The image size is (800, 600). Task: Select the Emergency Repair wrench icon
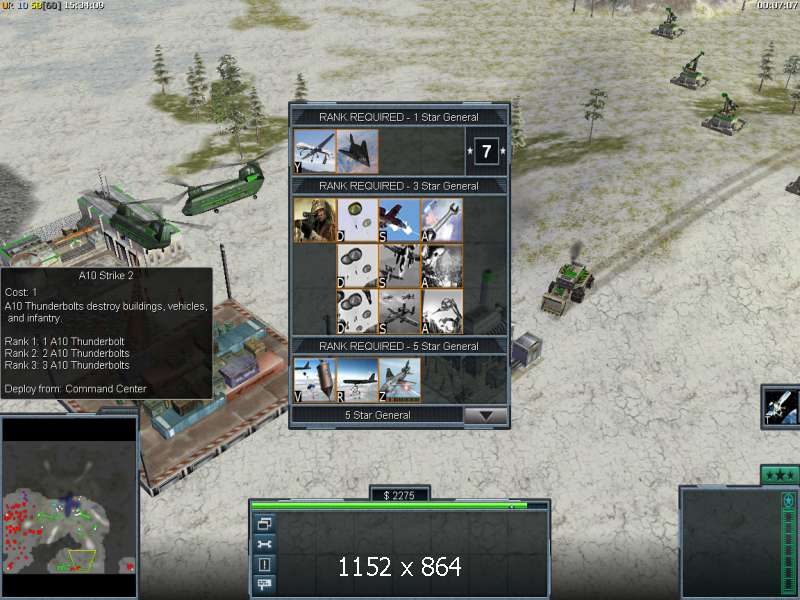click(x=443, y=220)
